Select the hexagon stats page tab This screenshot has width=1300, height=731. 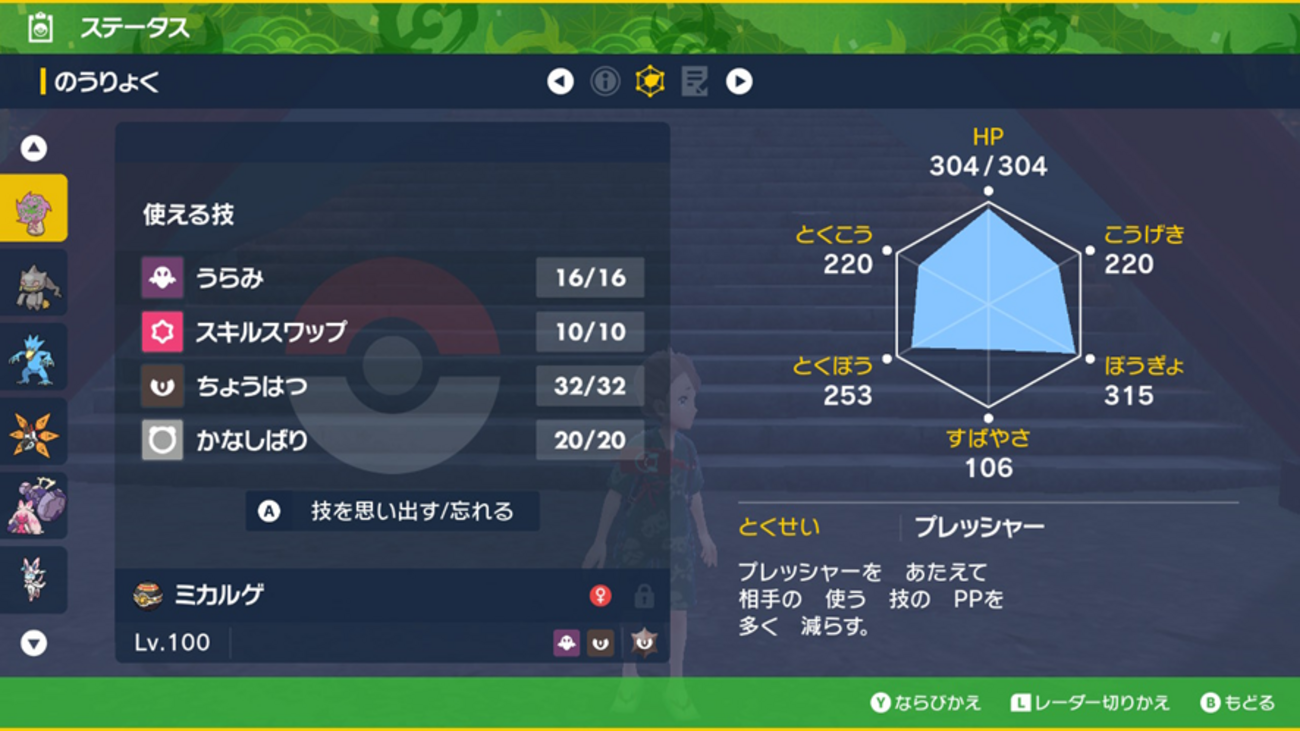tap(650, 82)
